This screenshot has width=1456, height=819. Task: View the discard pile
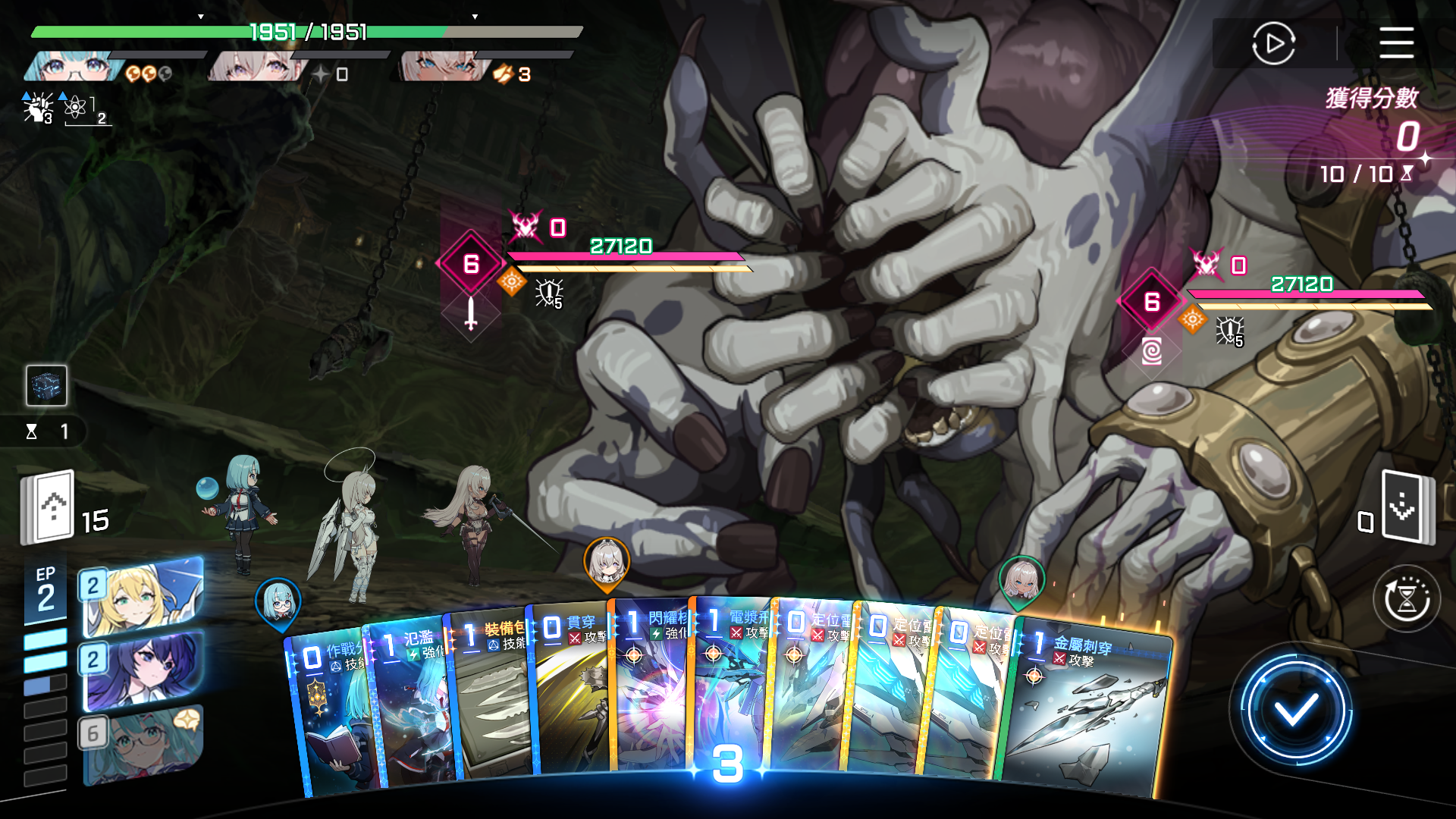(x=1407, y=507)
